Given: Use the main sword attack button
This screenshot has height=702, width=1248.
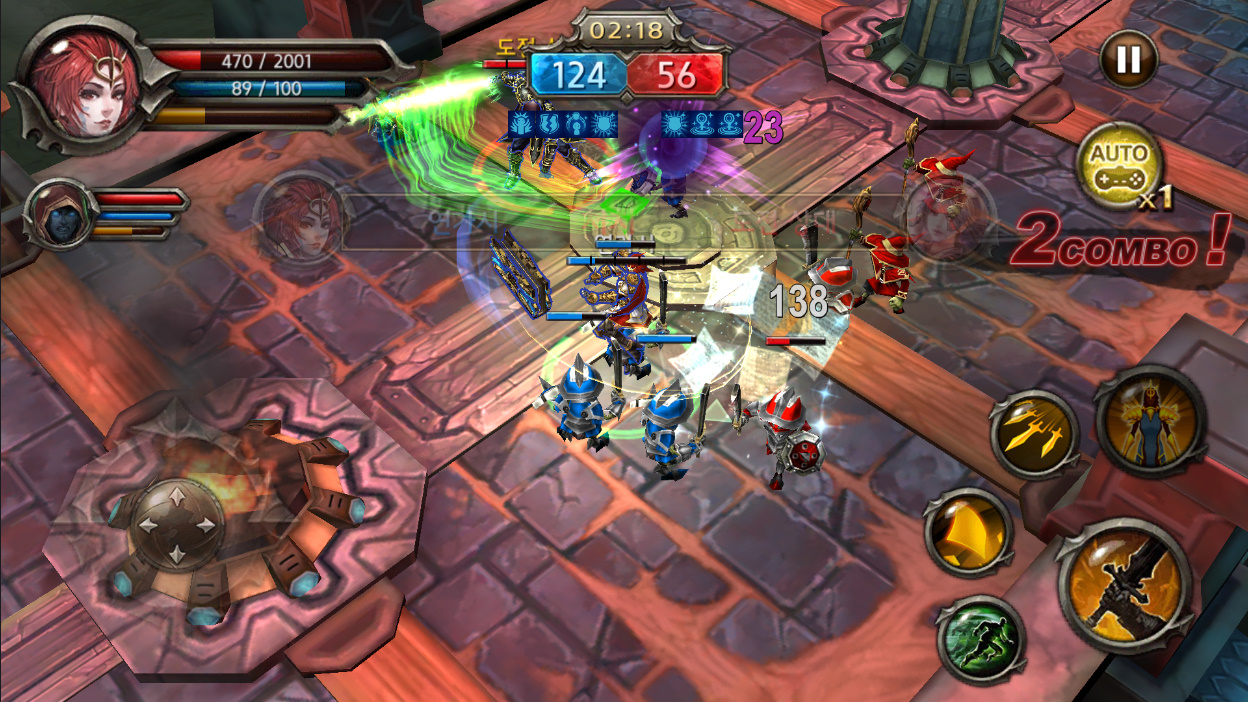Looking at the screenshot, I should pyautogui.click(x=1125, y=585).
